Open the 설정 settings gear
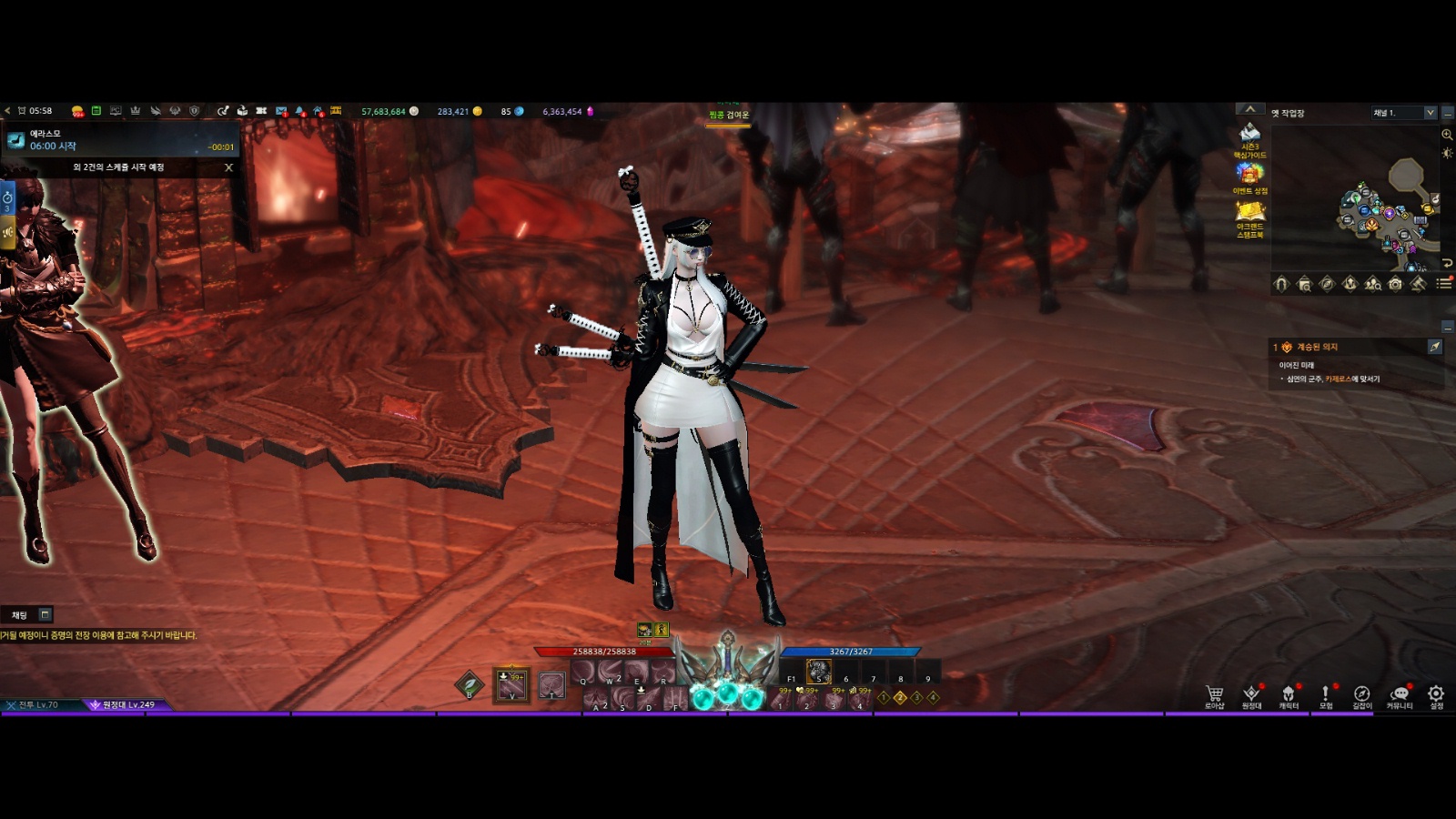1456x819 pixels. point(1436,695)
